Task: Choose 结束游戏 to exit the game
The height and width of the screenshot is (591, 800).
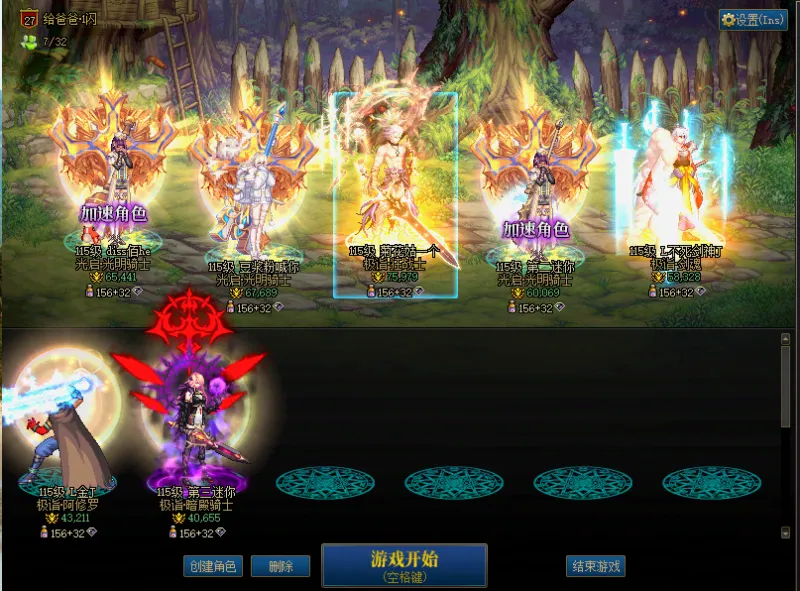Action: 595,566
